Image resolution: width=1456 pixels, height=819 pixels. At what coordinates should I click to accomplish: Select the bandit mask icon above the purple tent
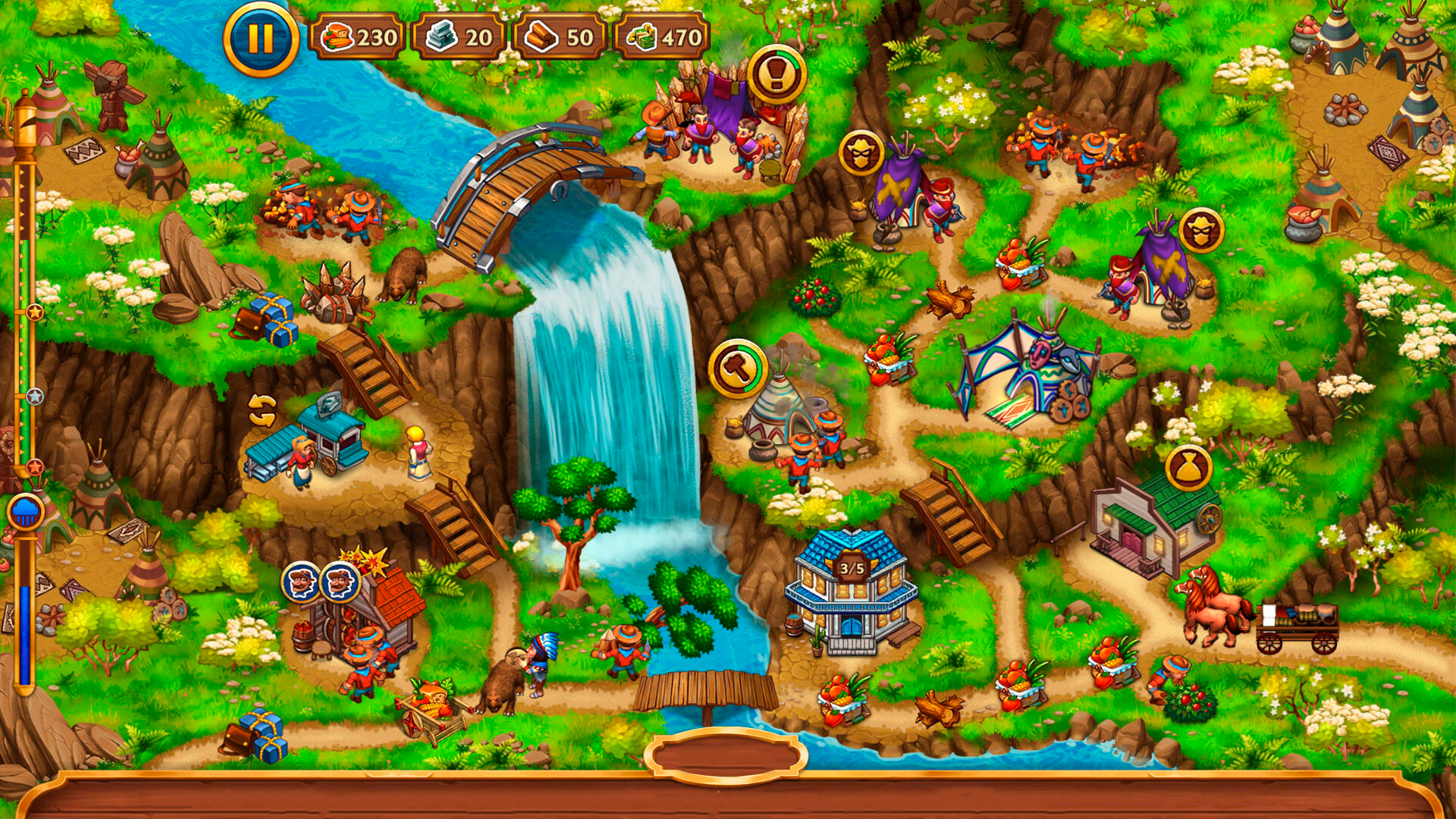click(861, 150)
